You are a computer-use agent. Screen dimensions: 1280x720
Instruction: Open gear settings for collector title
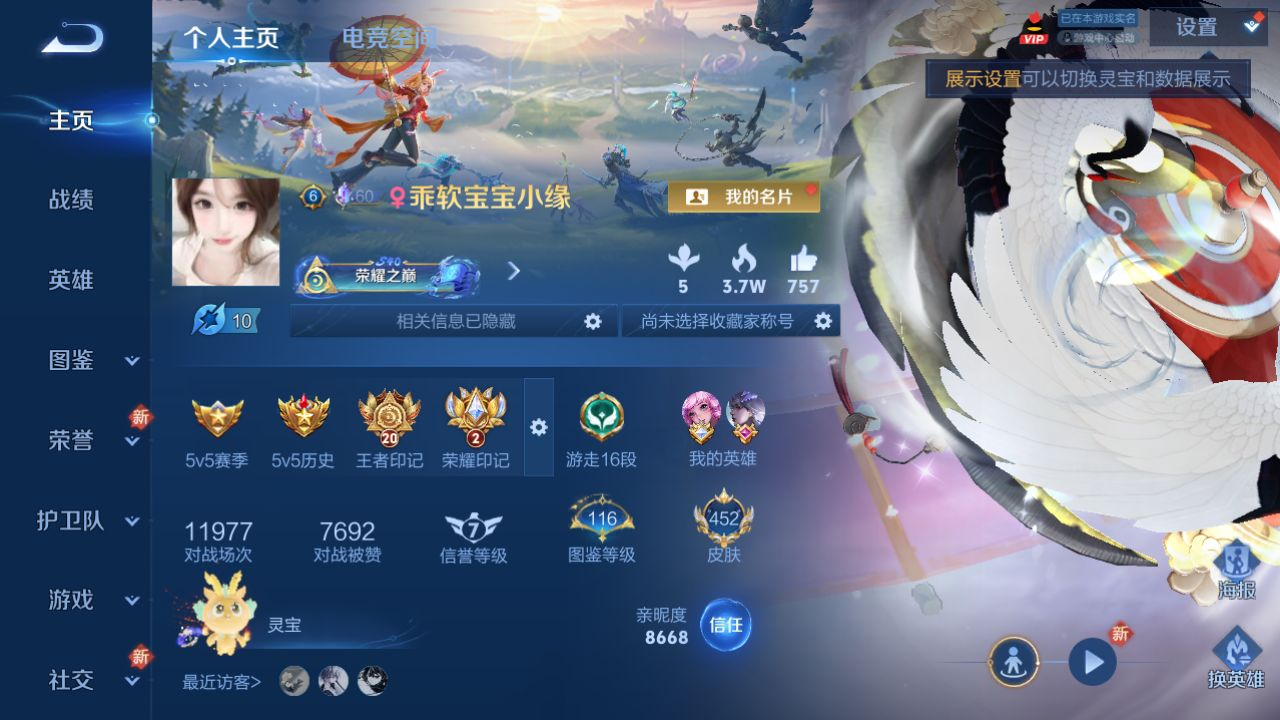point(823,321)
